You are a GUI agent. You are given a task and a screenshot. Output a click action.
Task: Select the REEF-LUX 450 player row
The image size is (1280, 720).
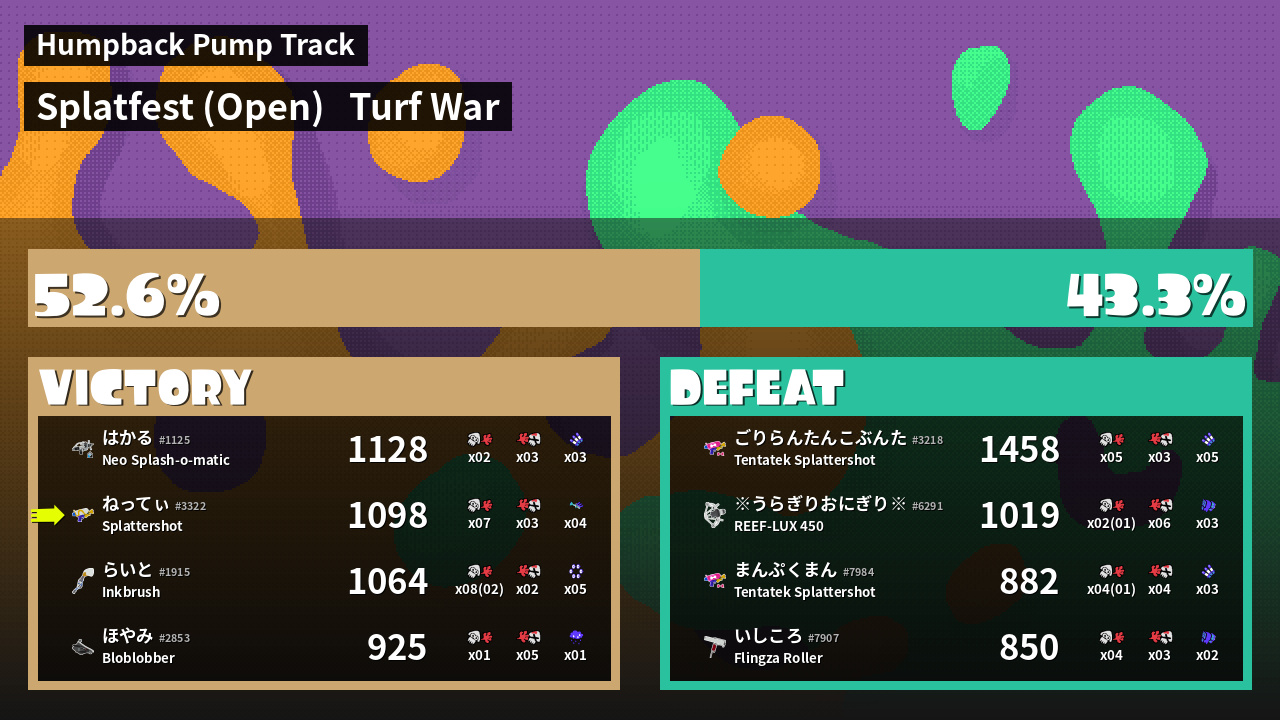point(956,515)
